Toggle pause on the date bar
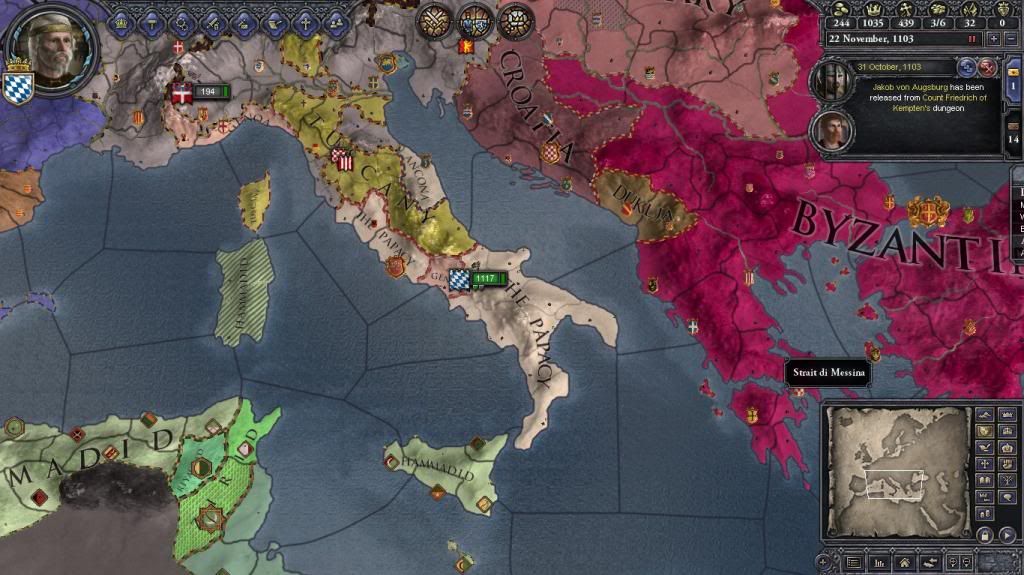The height and width of the screenshot is (575, 1024). [971, 38]
